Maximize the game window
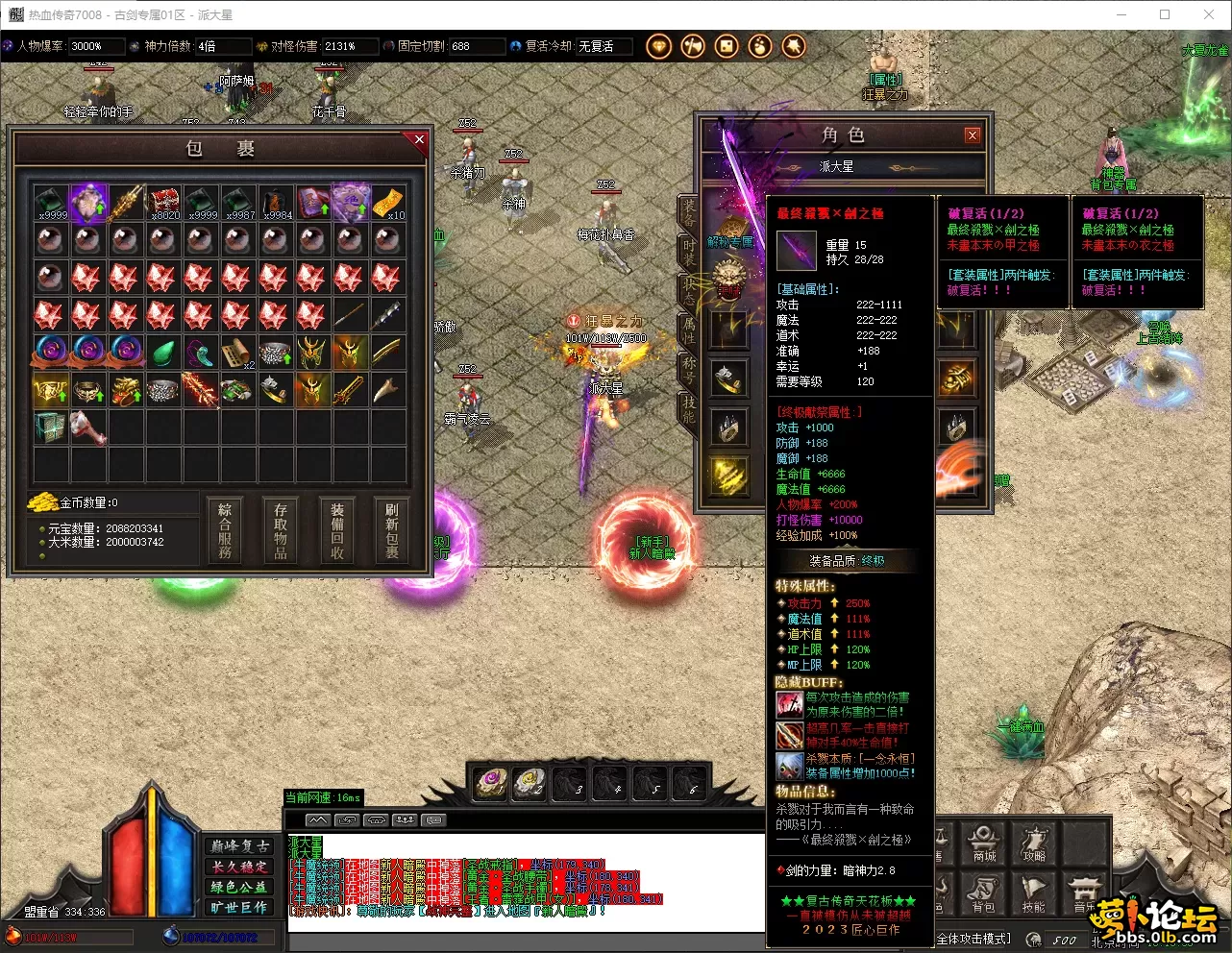 [x=1165, y=14]
